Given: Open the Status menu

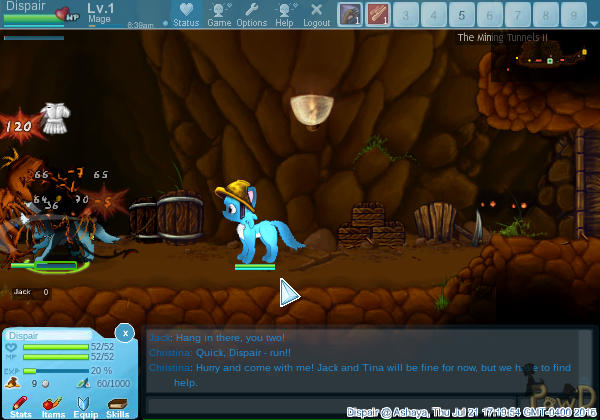Looking at the screenshot, I should point(185,14).
